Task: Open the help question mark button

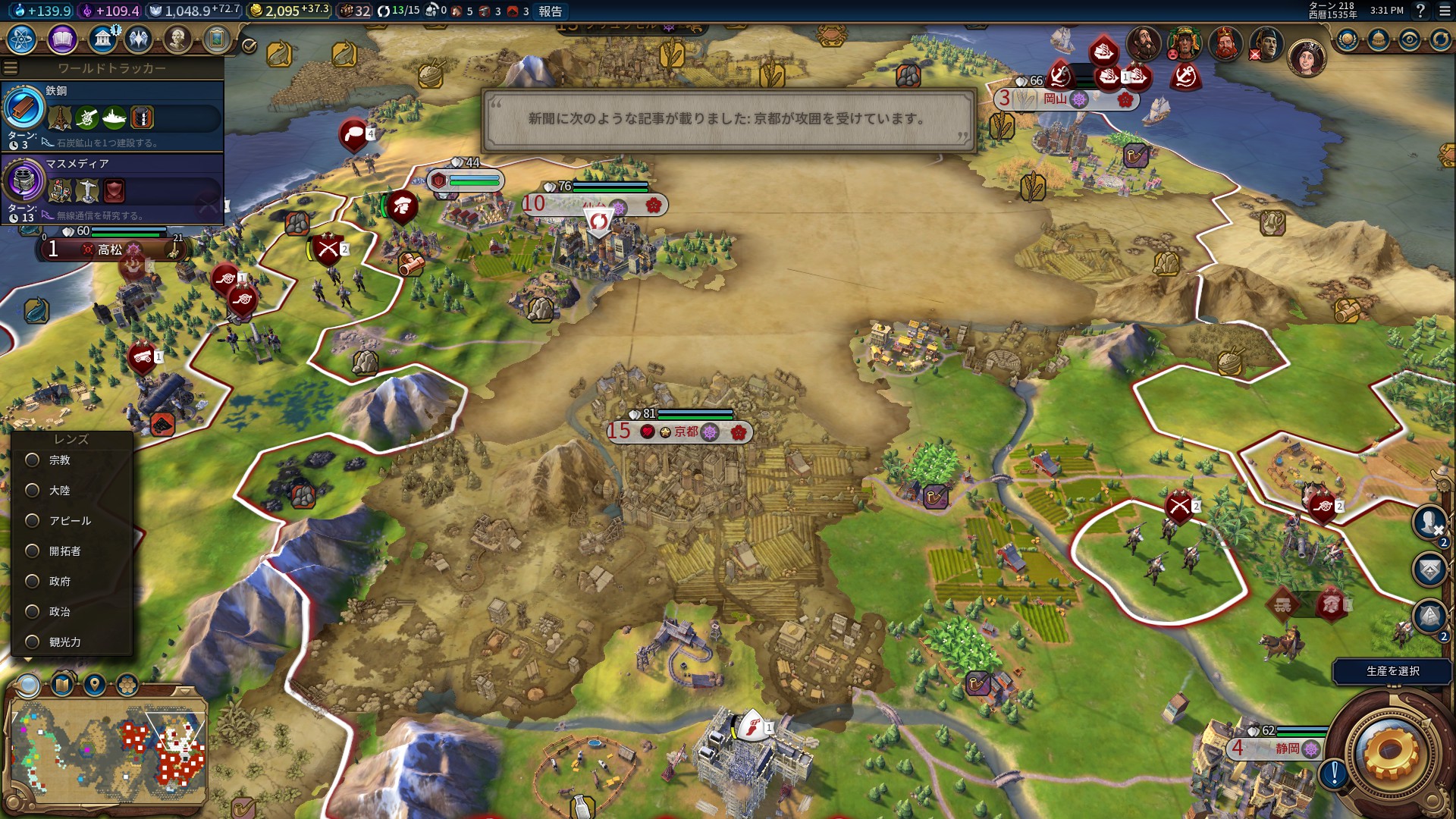Action: [x=1420, y=11]
